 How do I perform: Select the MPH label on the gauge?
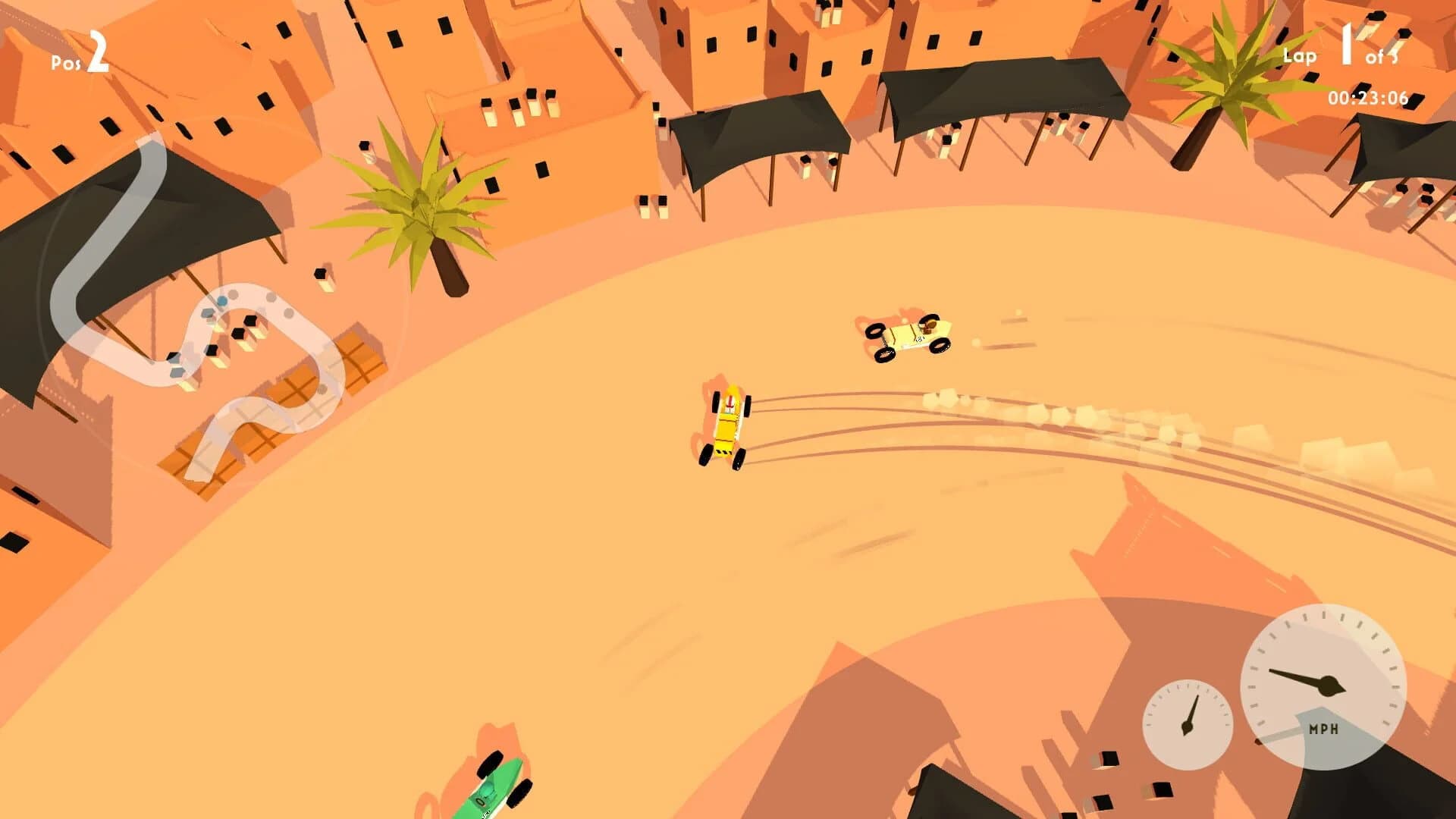[1323, 730]
